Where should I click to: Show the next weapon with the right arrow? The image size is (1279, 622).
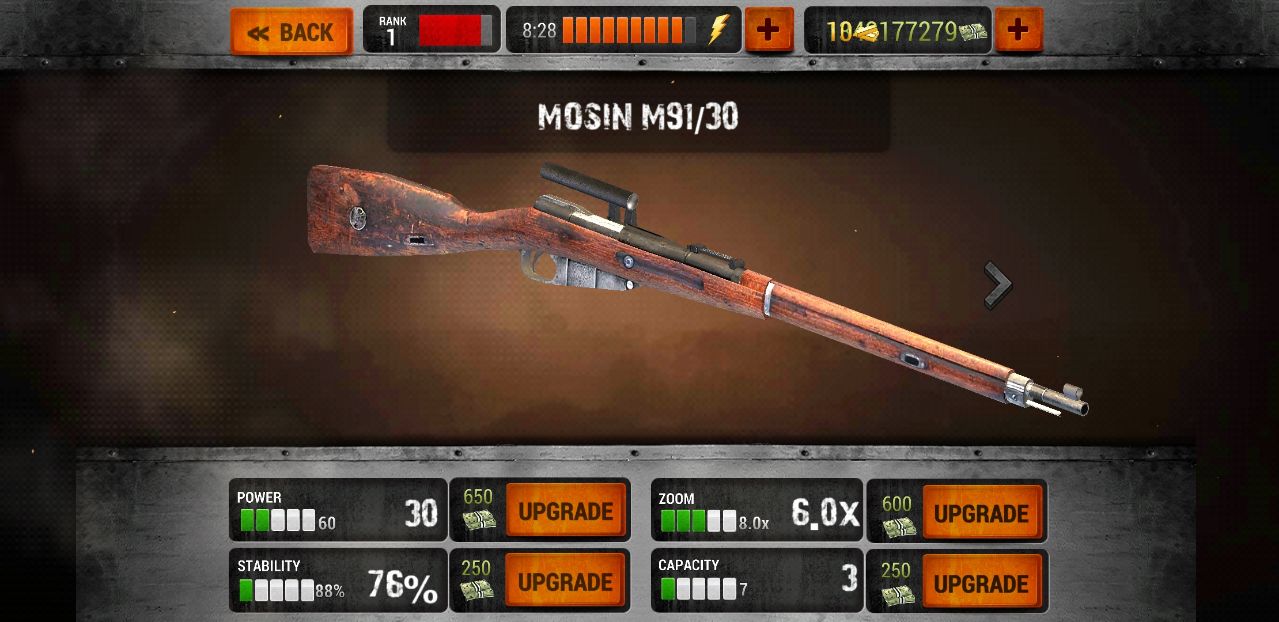pos(997,286)
